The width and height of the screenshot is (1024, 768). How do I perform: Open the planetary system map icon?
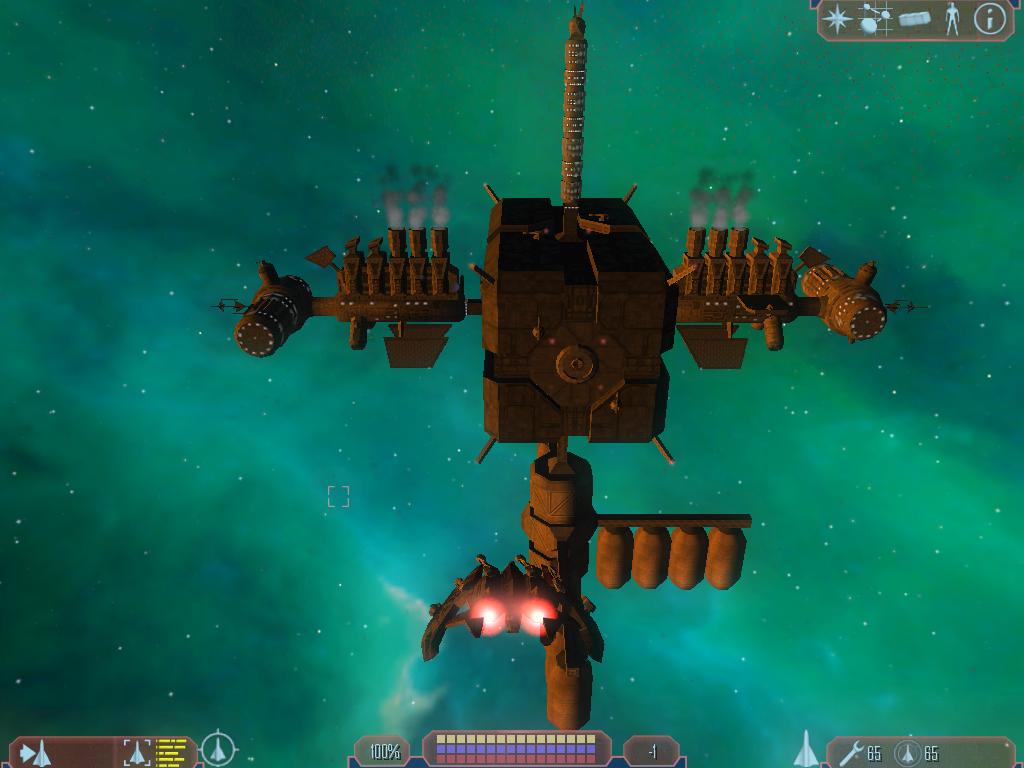click(876, 19)
